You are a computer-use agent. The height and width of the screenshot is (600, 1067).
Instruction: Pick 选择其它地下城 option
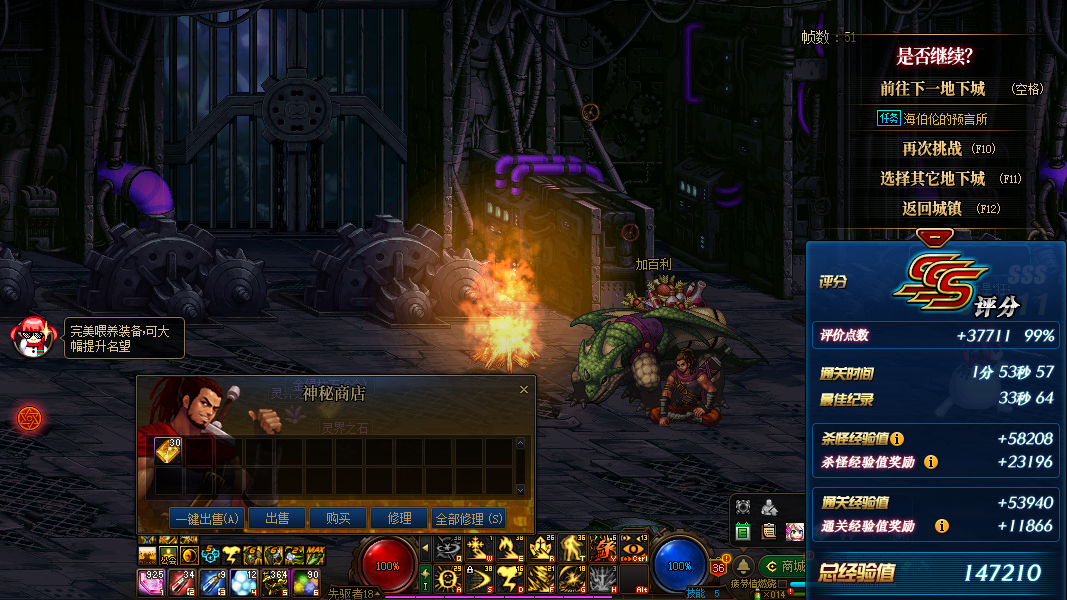(x=932, y=179)
